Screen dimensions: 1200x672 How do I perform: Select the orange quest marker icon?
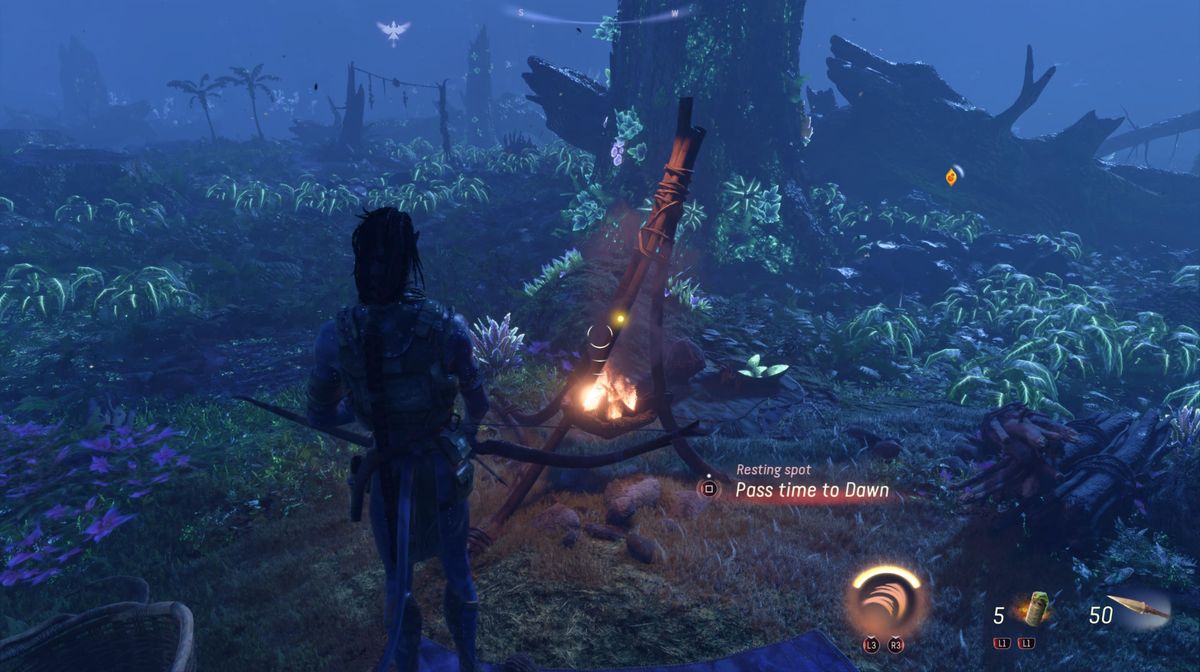coord(951,177)
